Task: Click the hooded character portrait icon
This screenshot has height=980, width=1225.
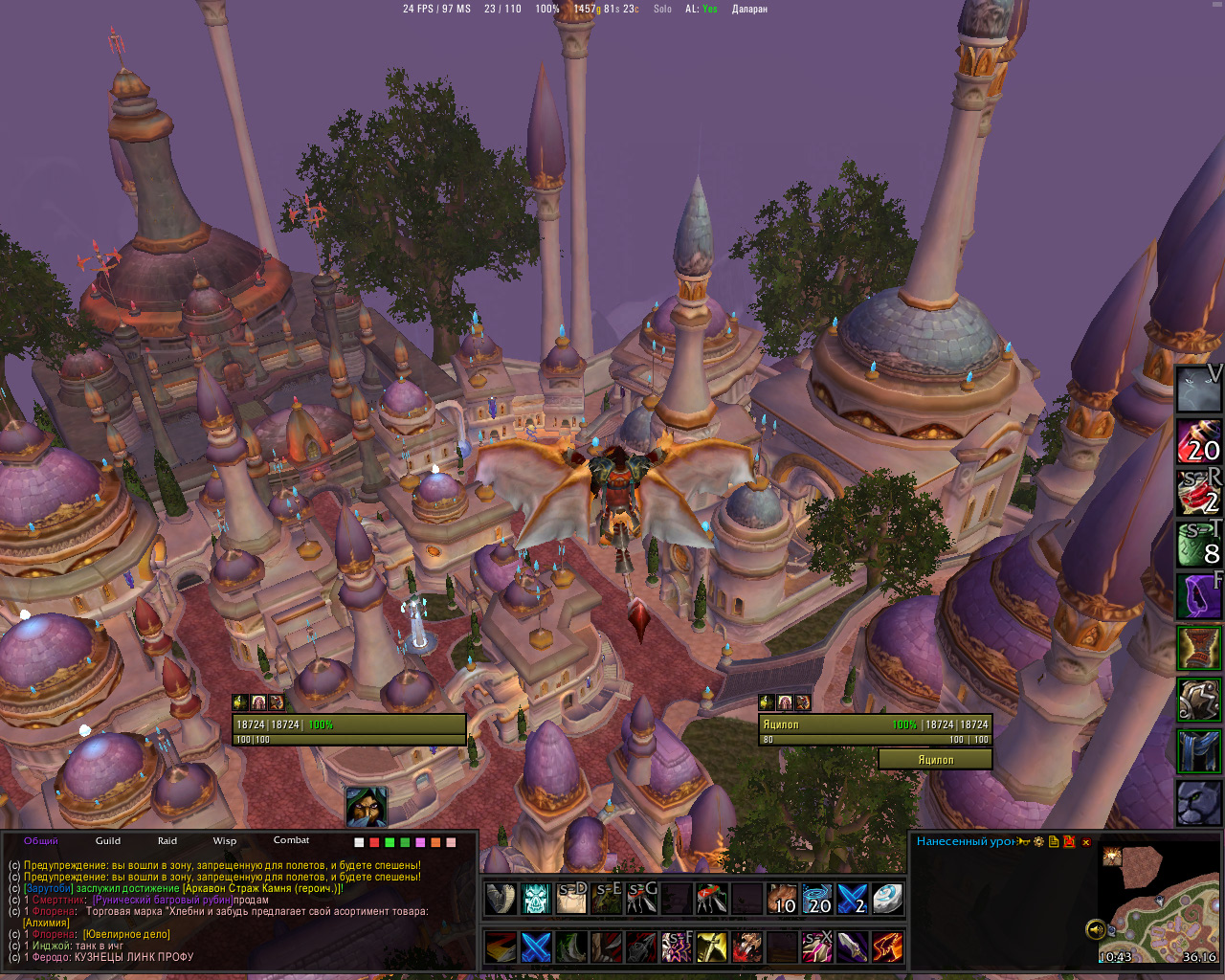Action: point(367,807)
